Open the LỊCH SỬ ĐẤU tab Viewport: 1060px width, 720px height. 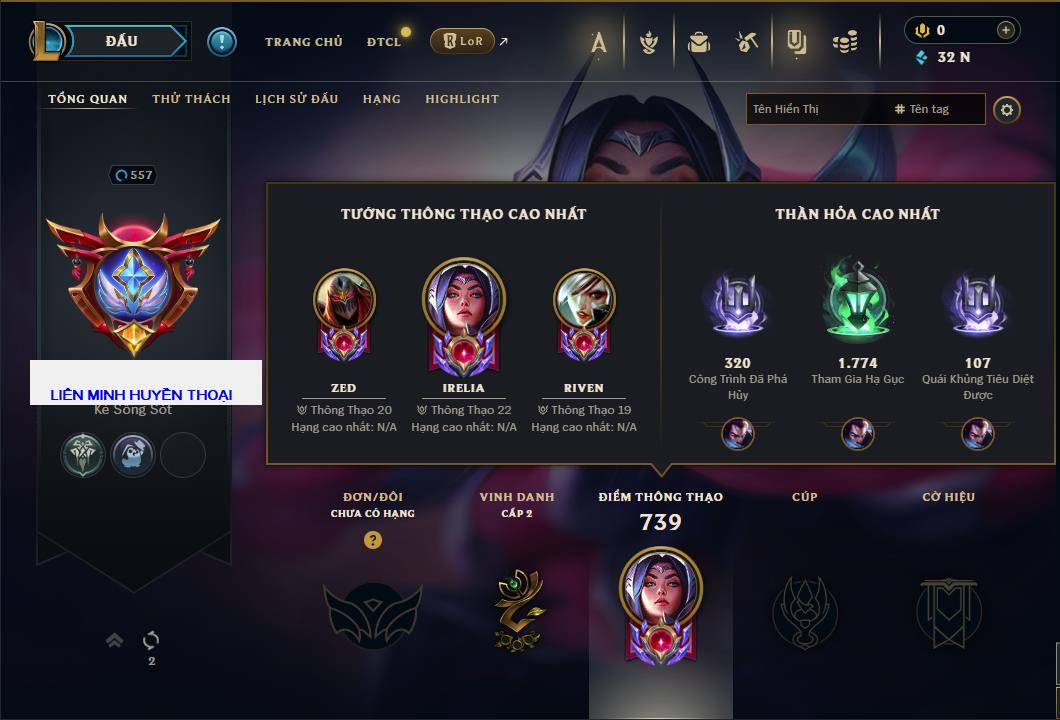pyautogui.click(x=296, y=99)
